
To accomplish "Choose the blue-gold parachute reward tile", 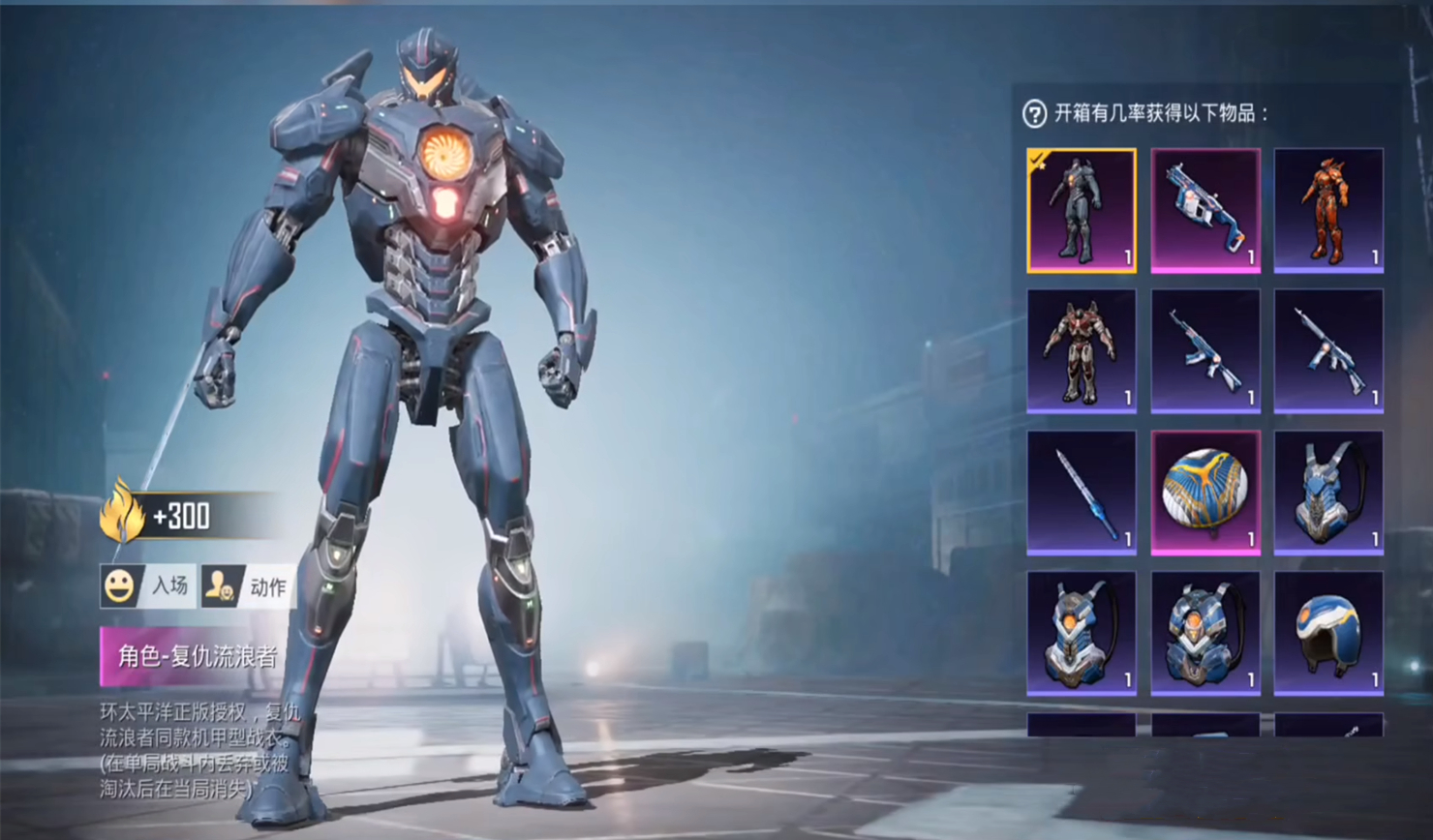I will coord(1204,493).
